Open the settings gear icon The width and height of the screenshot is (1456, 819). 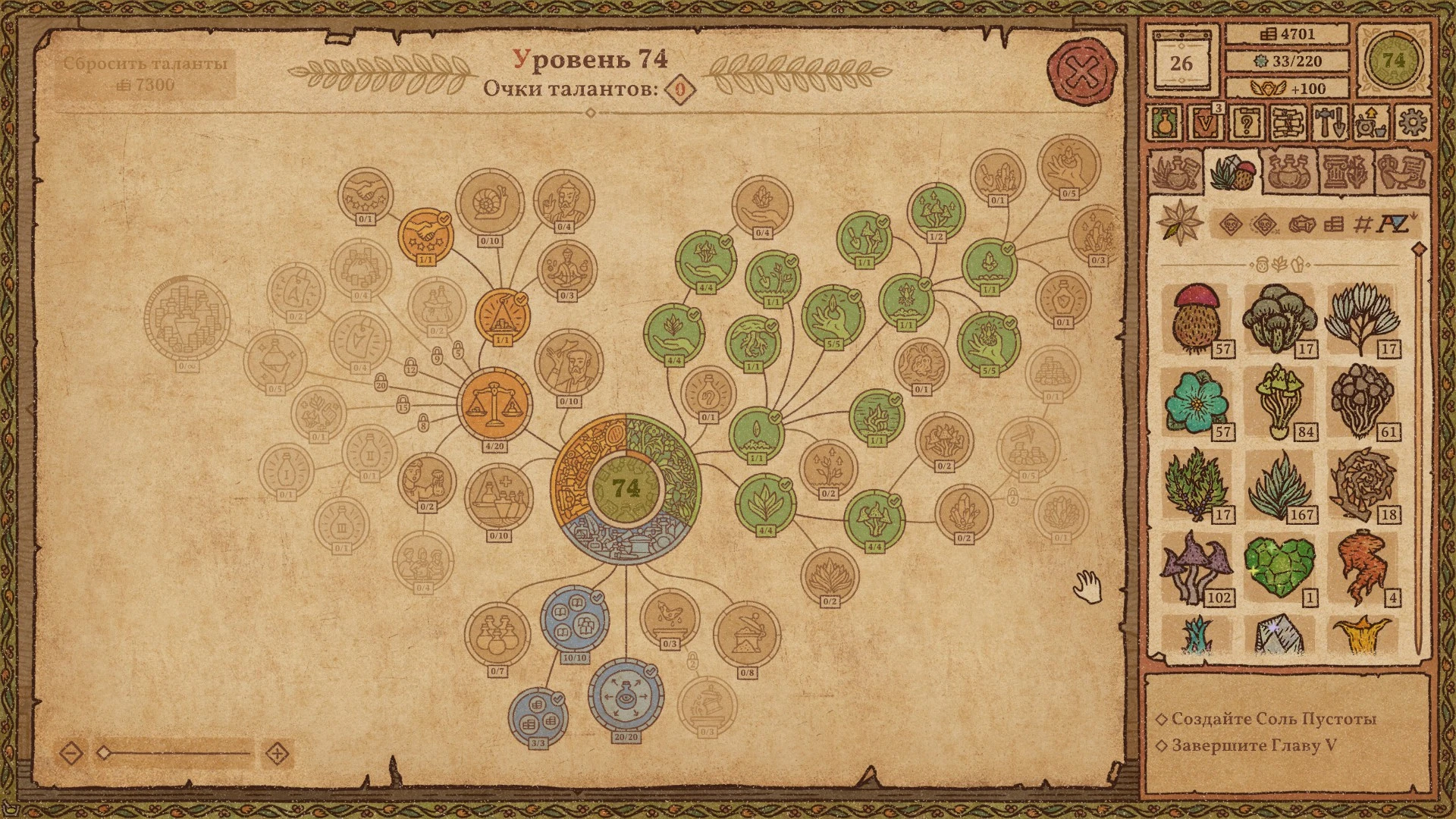(1412, 122)
